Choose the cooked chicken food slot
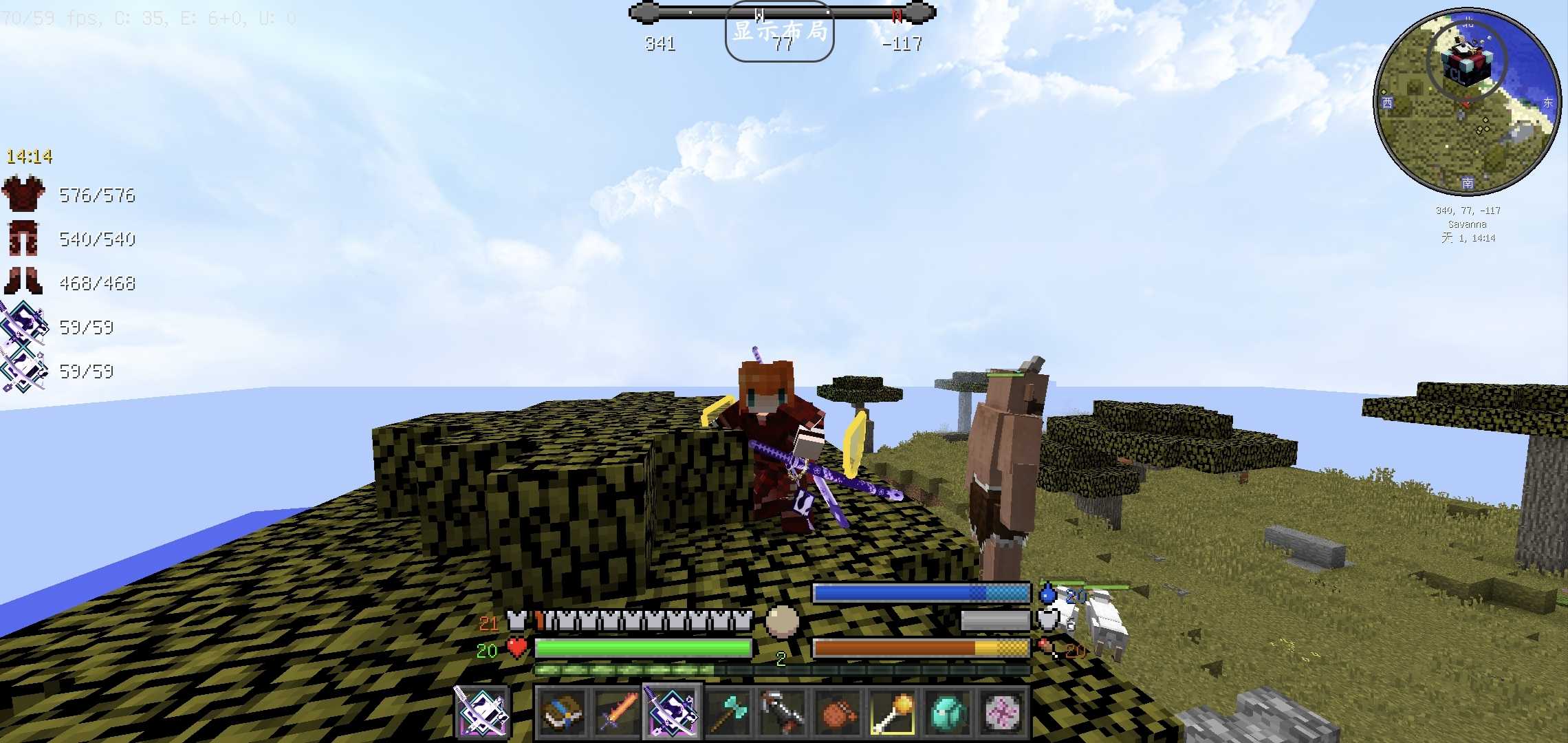1568x743 pixels. tap(837, 712)
